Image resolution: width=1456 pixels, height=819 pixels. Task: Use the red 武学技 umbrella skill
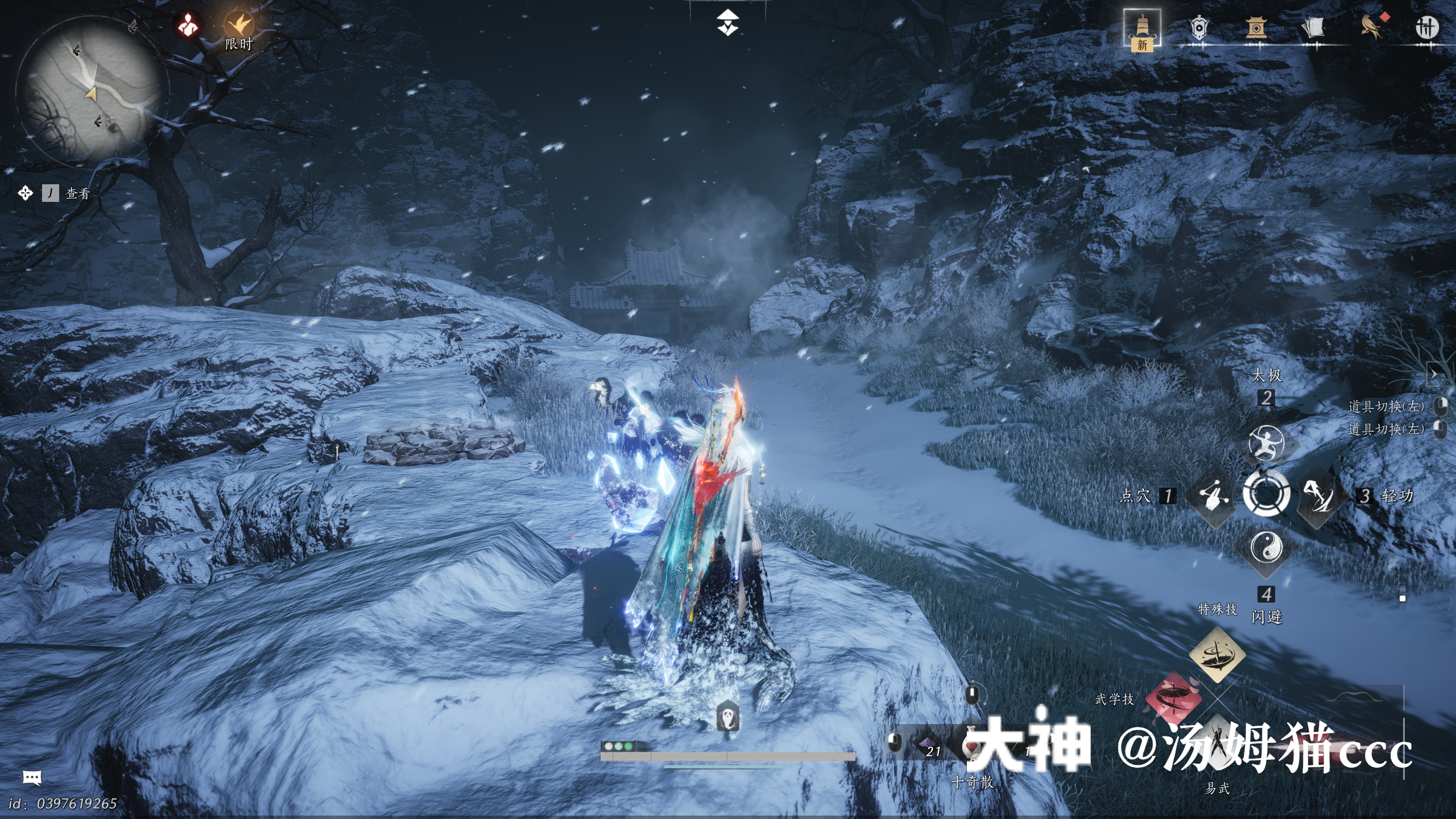1172,698
